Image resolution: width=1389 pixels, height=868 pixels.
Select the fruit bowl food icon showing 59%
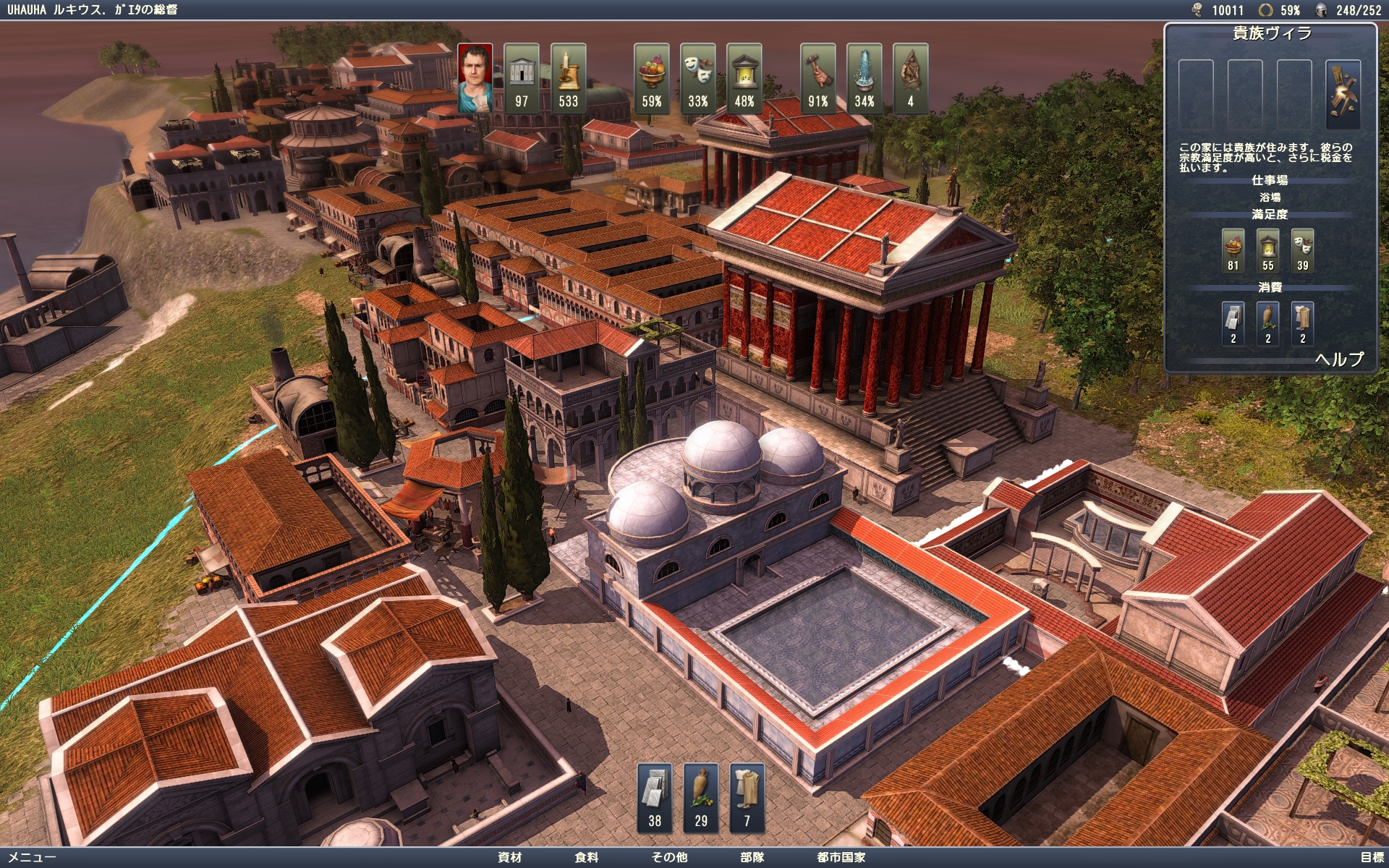[651, 78]
